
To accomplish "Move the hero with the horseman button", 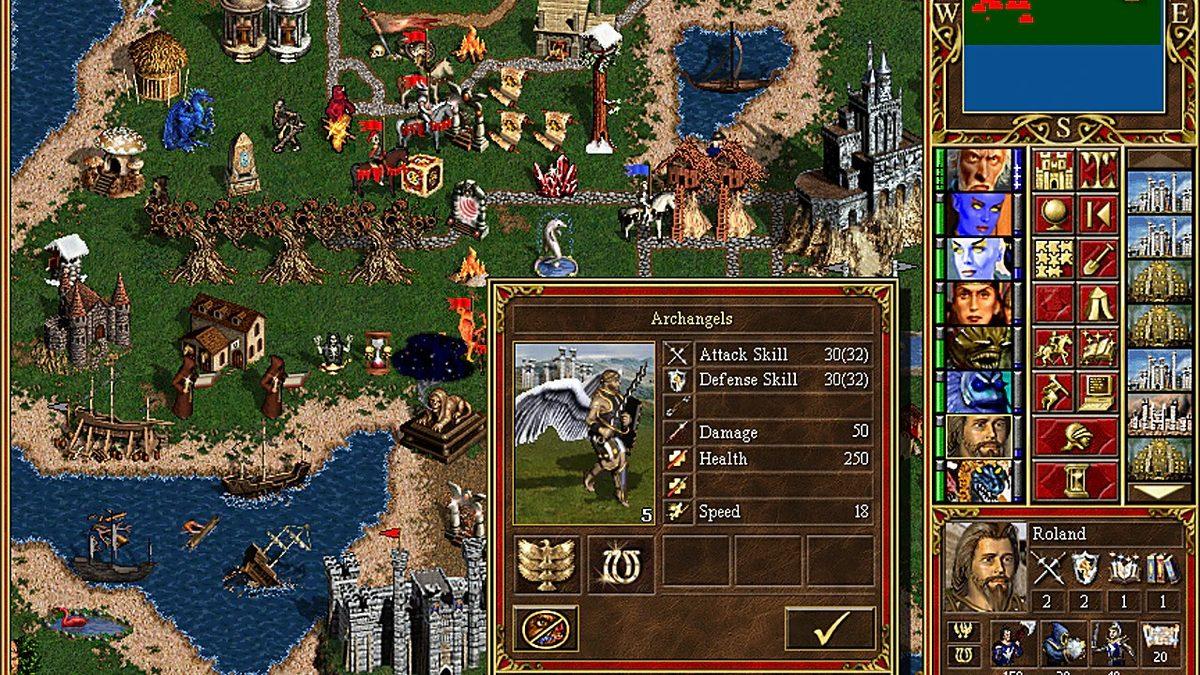I will (x=1053, y=347).
